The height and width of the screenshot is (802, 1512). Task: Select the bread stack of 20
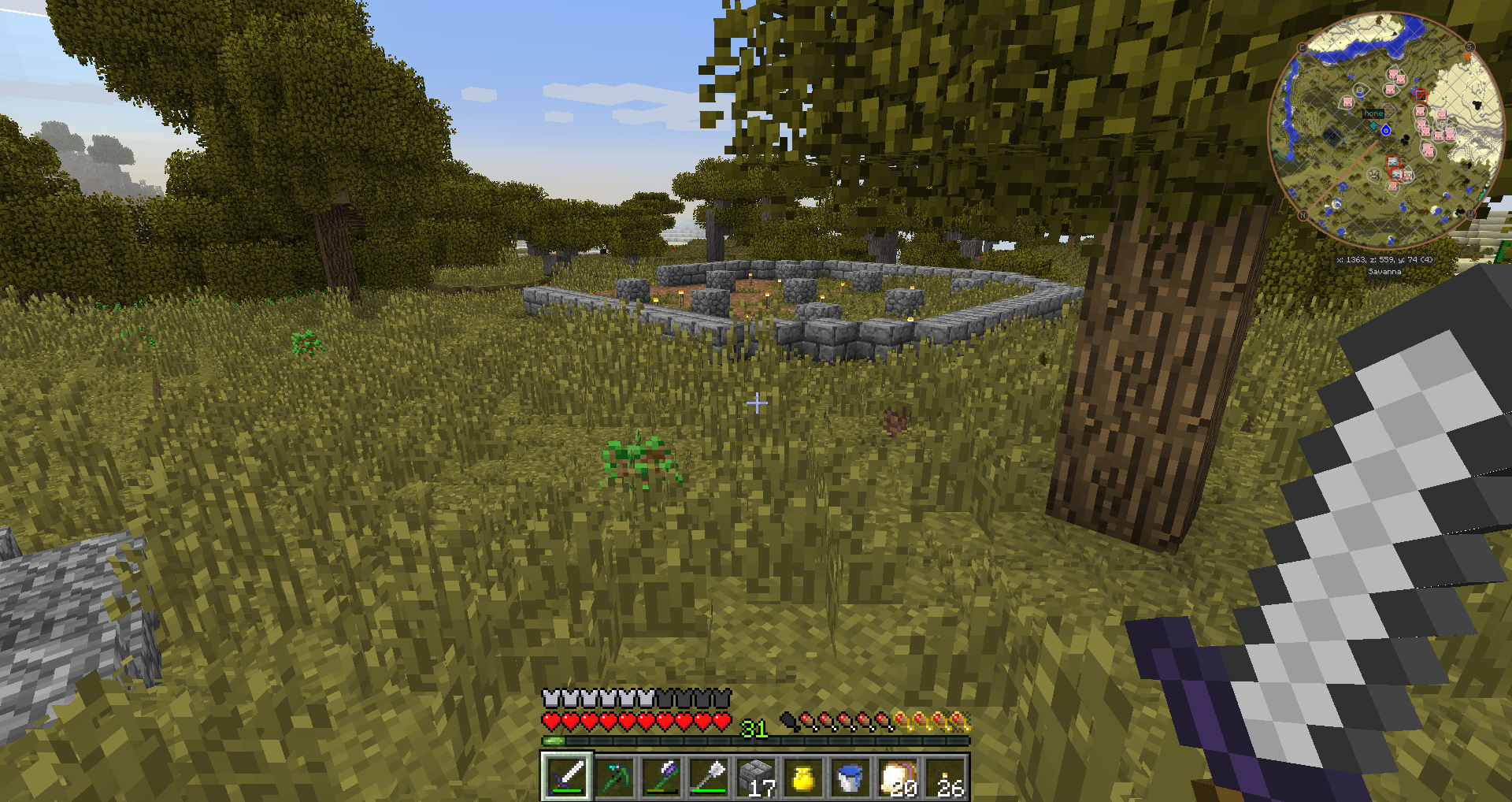click(x=897, y=777)
